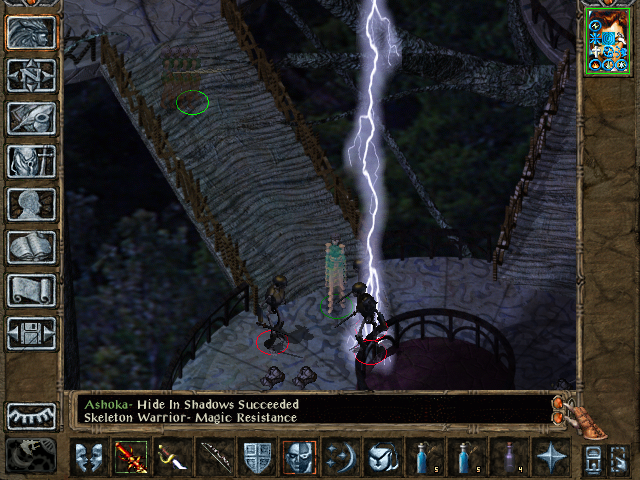
Task: Activate the two-masks talk action
Action: pos(88,458)
